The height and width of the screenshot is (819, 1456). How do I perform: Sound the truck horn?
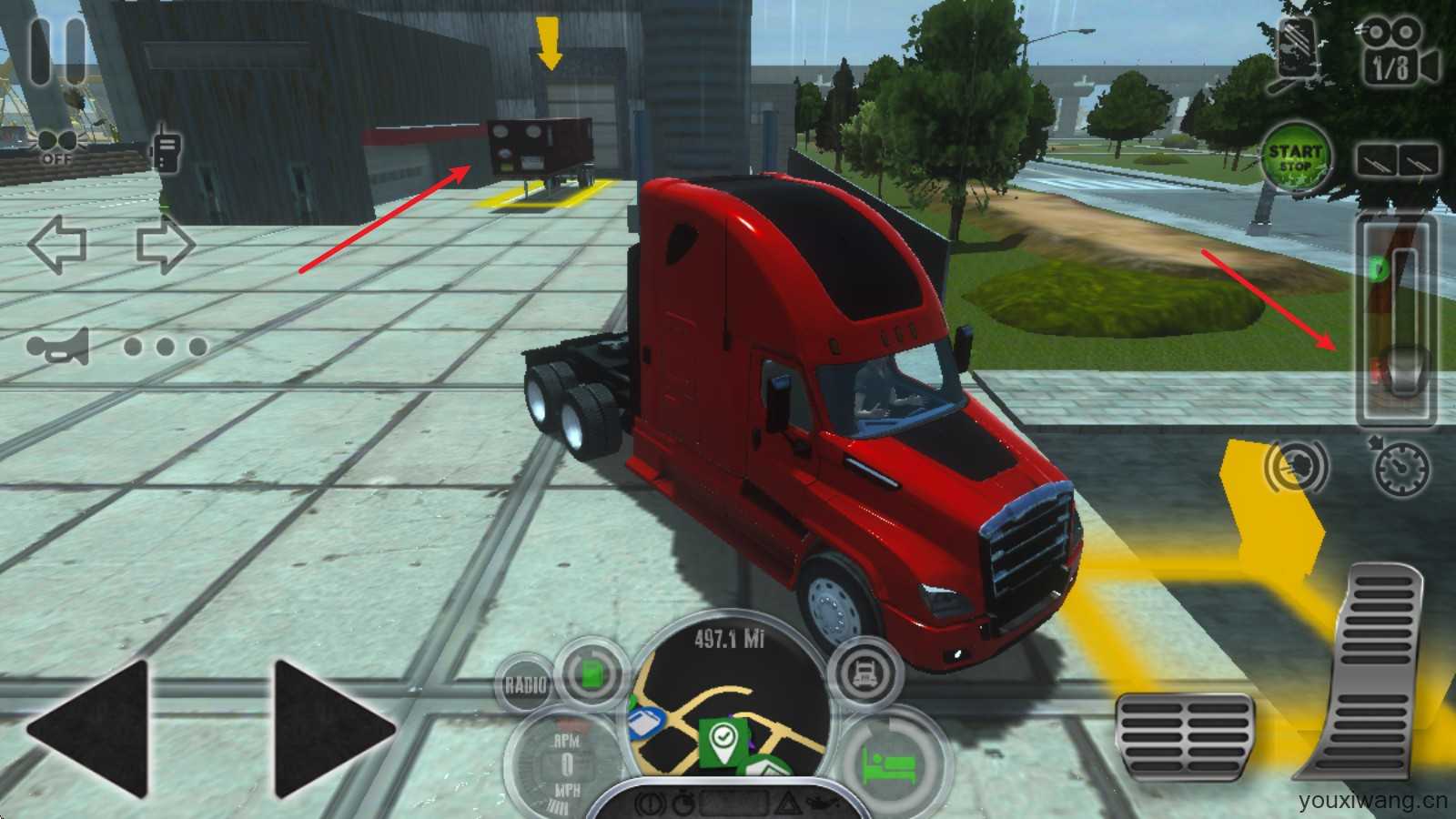pos(59,347)
